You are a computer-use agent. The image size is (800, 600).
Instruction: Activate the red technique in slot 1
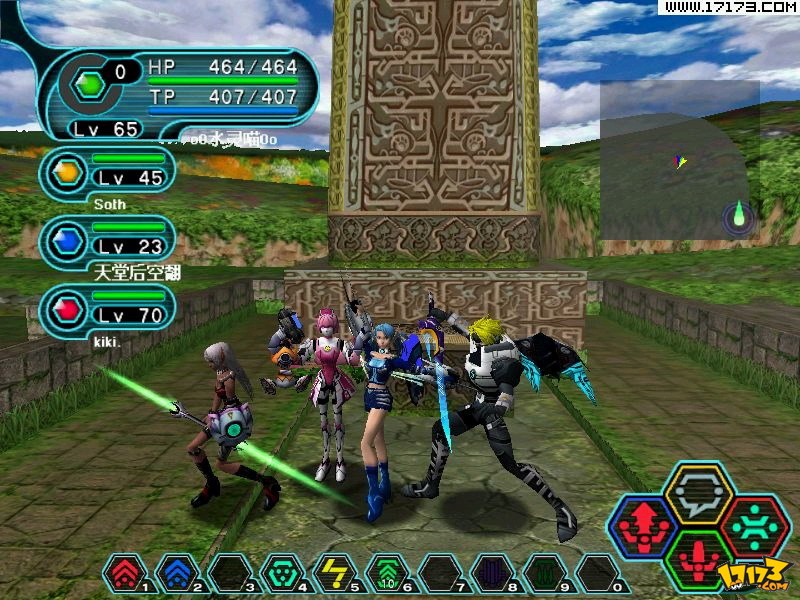pyautogui.click(x=124, y=573)
